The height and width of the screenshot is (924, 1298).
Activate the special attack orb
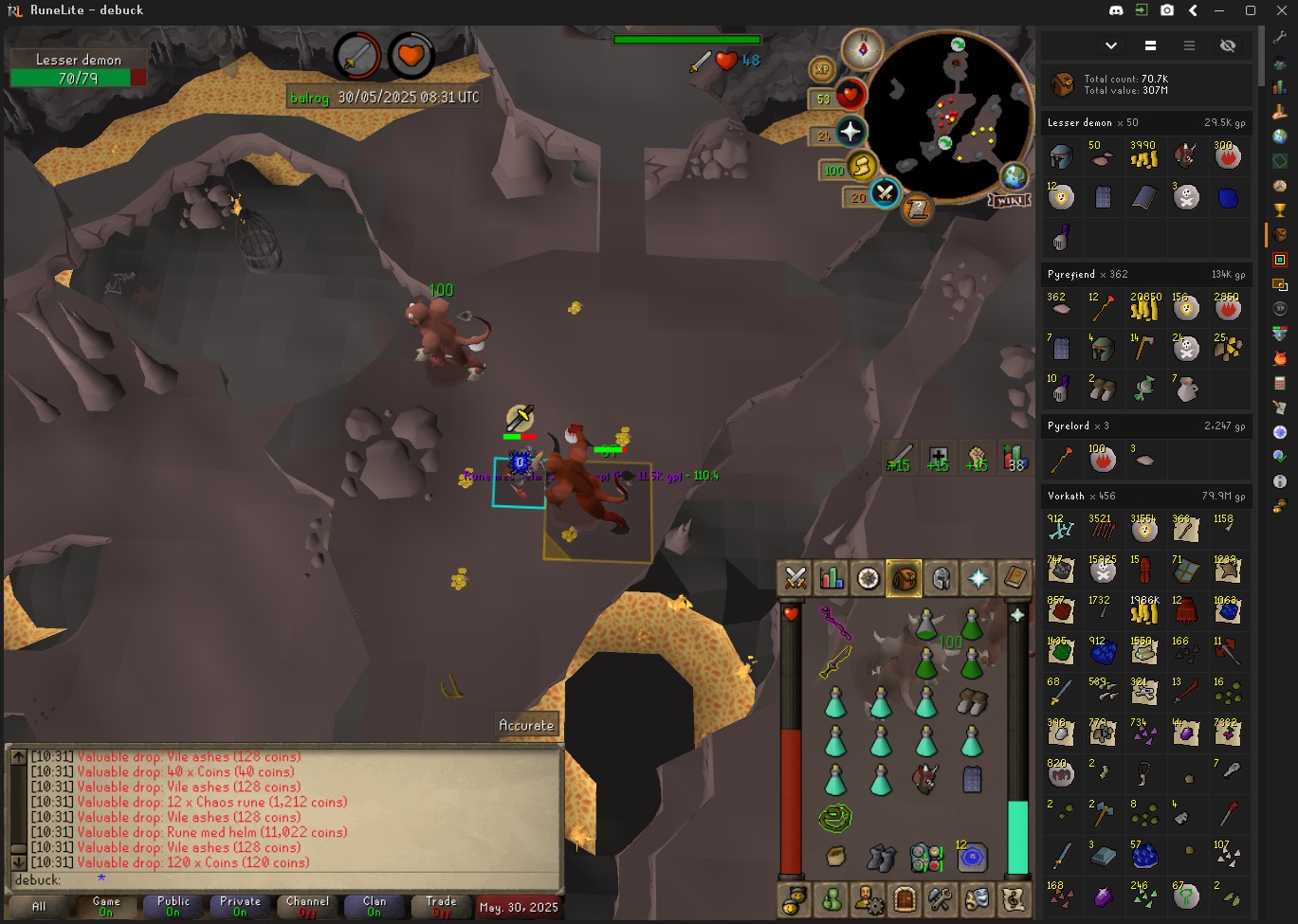[884, 193]
